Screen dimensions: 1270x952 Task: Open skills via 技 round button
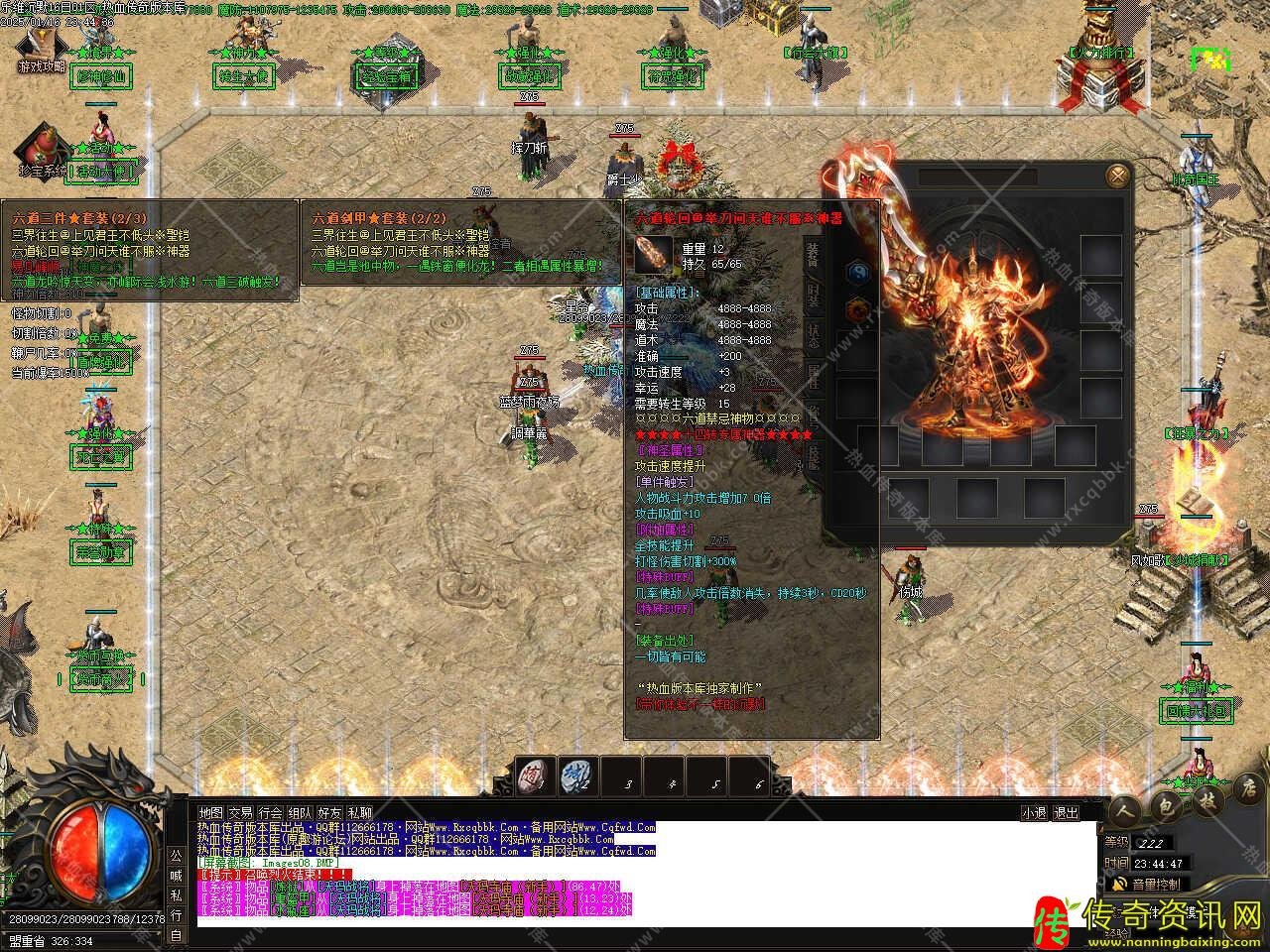point(1207,799)
